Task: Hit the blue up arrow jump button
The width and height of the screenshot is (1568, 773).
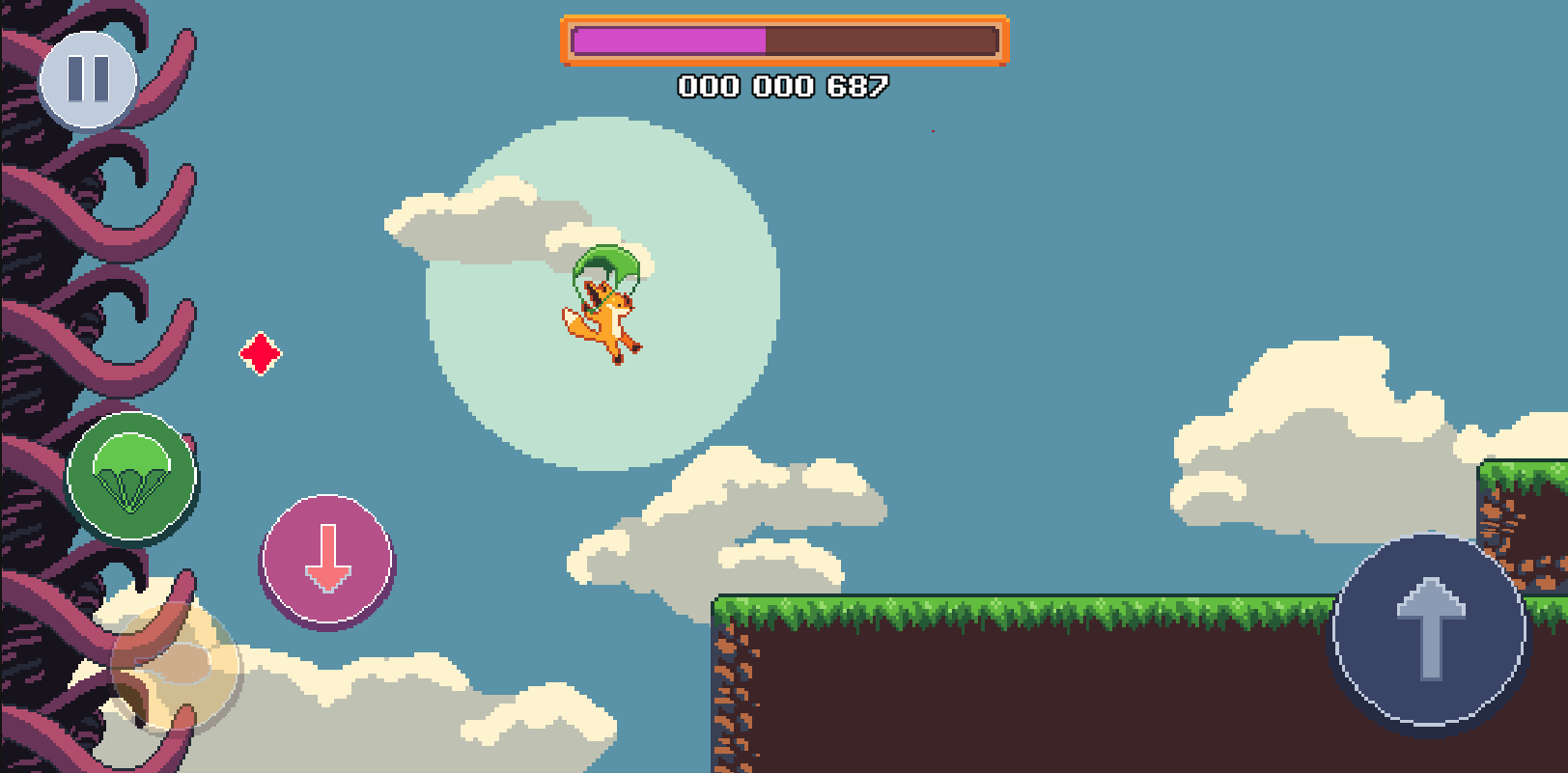Action: (1430, 629)
